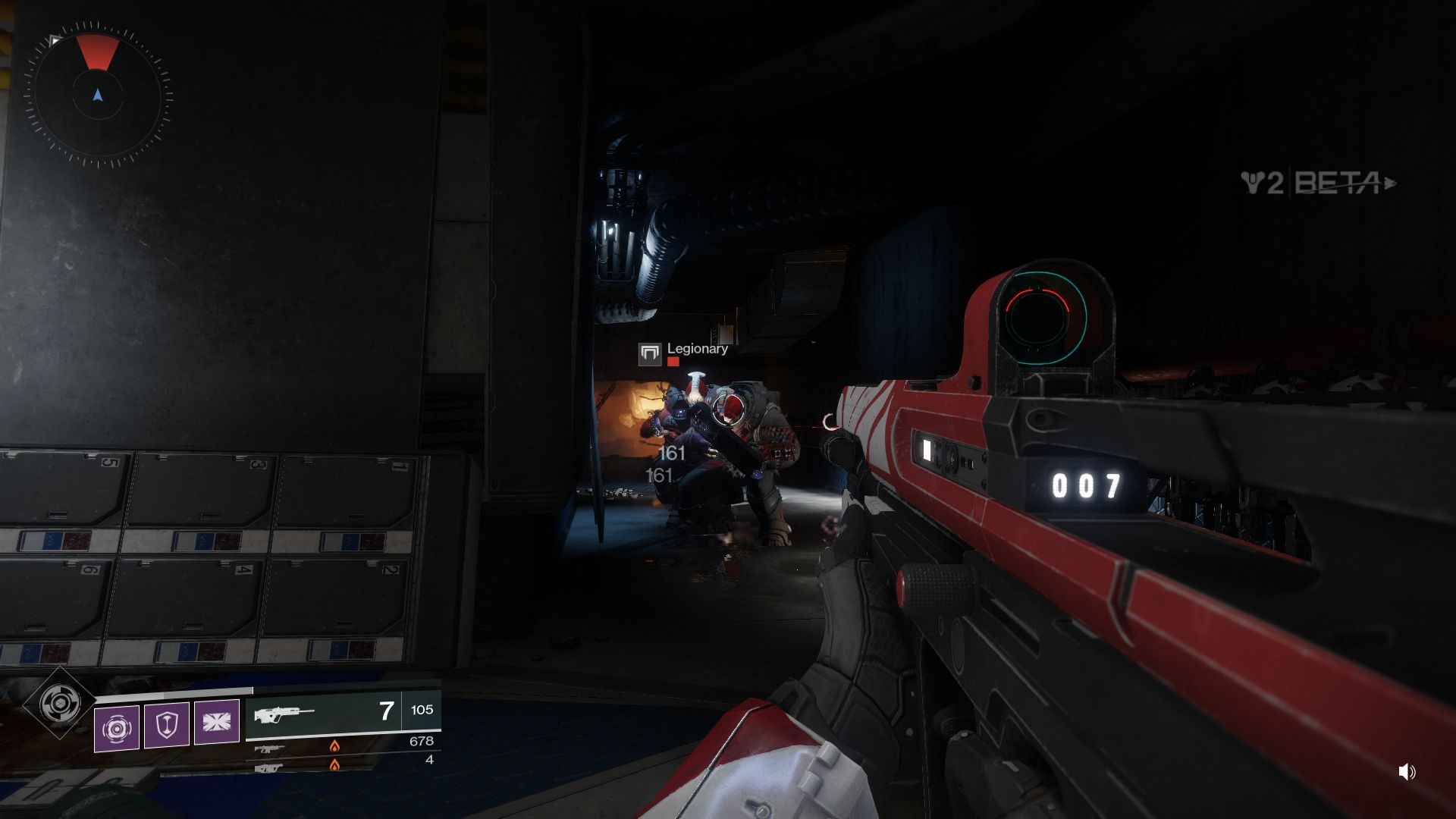Use the grenade ability icon
Screen dimensions: 1456x819
pos(117,728)
